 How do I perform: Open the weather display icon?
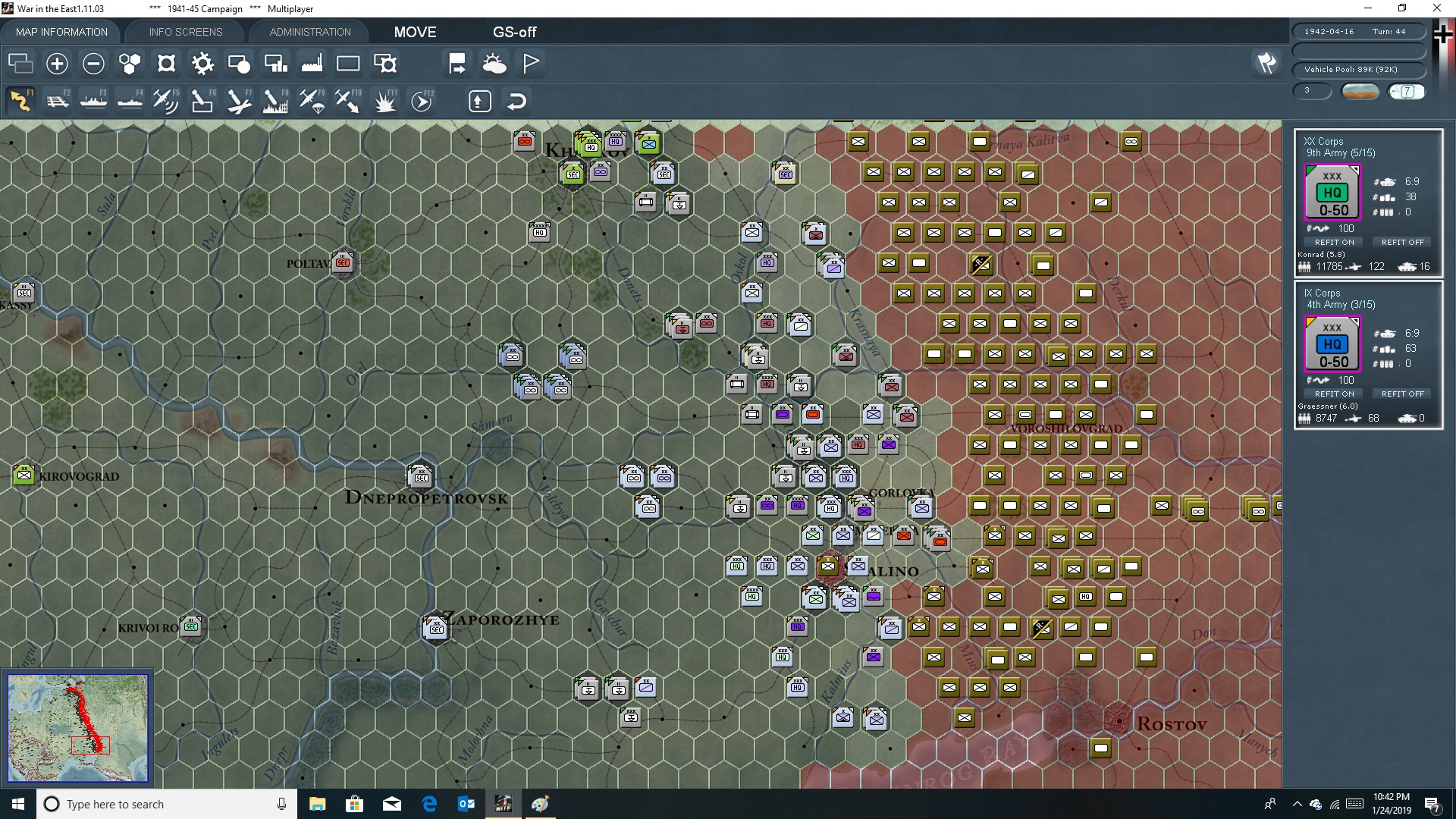coord(495,64)
